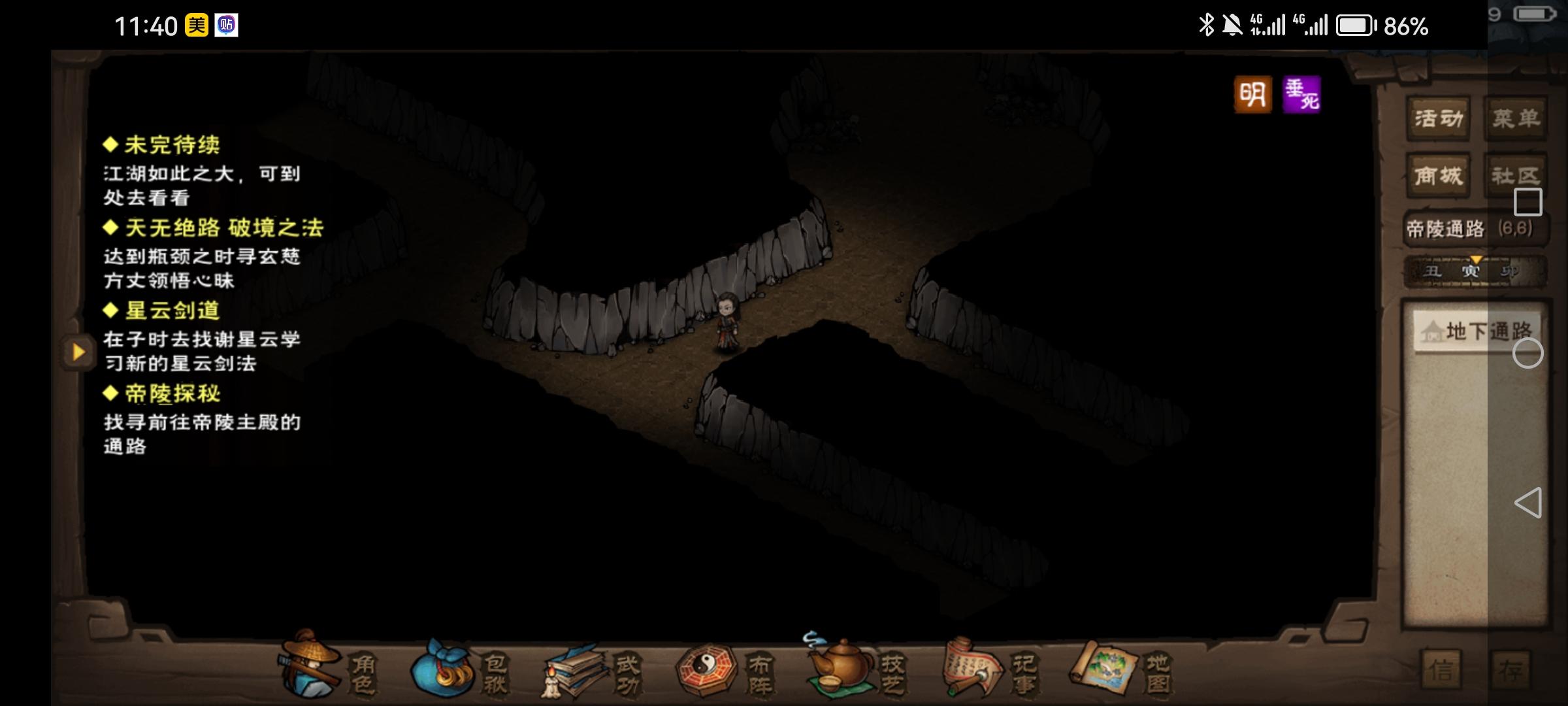Click the 信 mail button
This screenshot has height=706, width=1568.
tap(1441, 670)
